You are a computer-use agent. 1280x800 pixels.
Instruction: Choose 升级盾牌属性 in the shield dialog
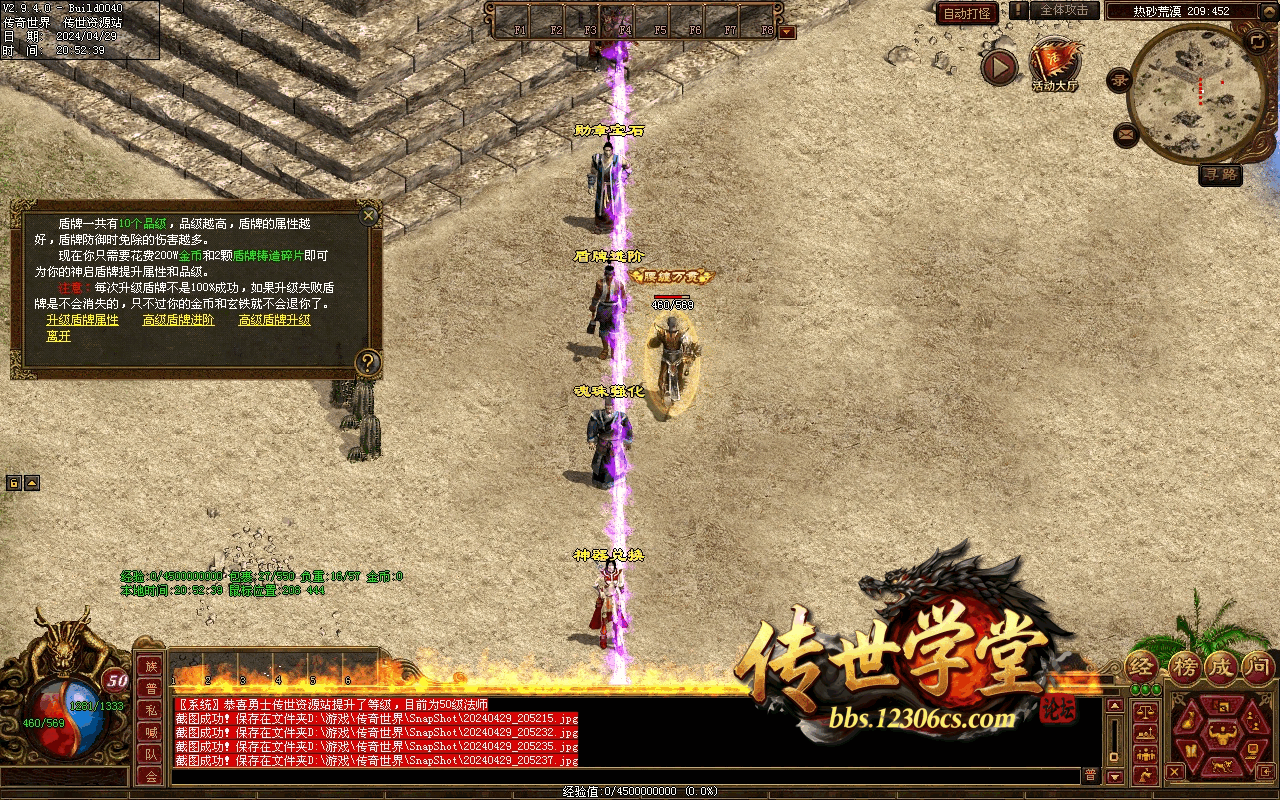pos(82,320)
